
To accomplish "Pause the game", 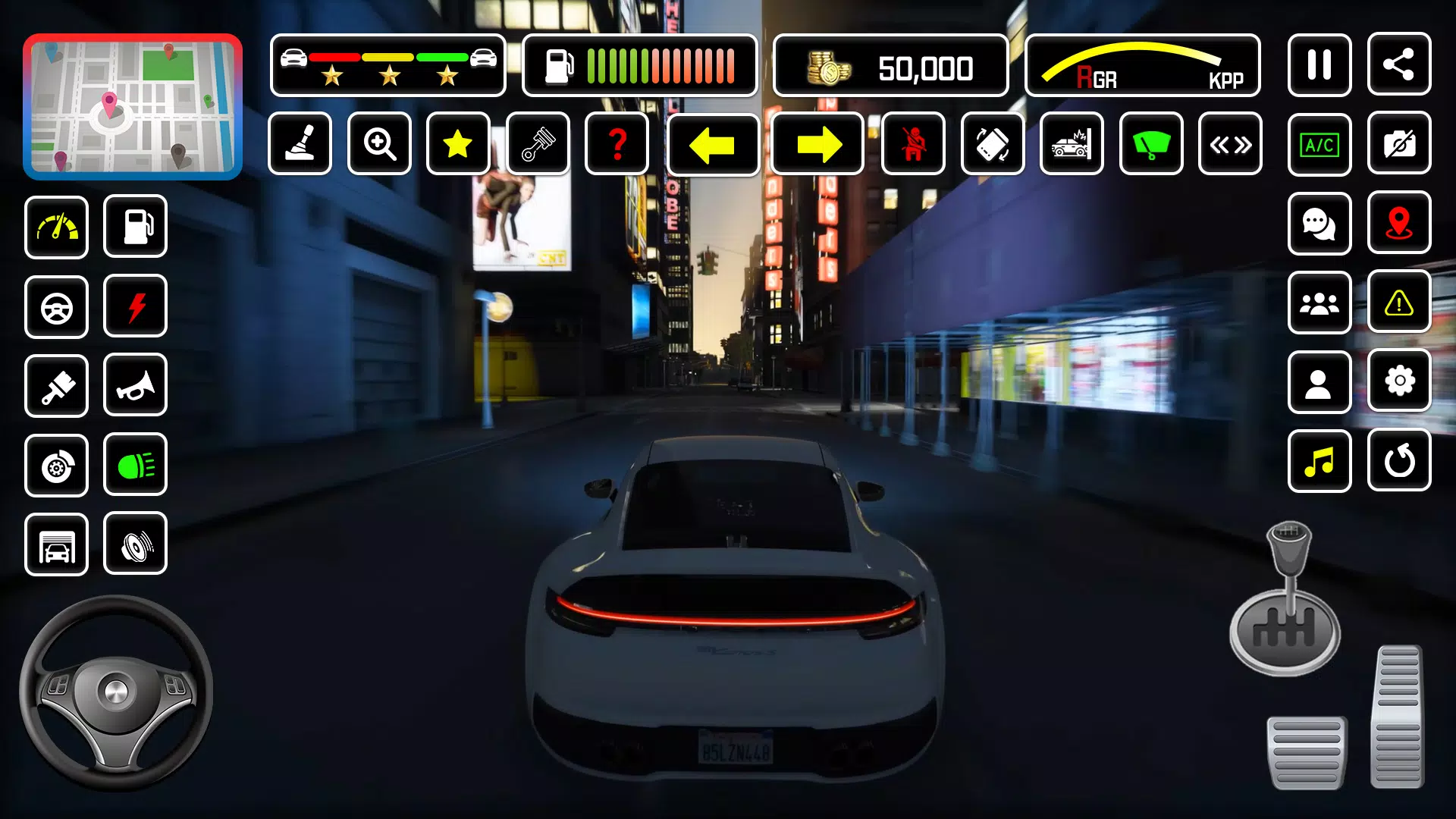I will pyautogui.click(x=1319, y=64).
